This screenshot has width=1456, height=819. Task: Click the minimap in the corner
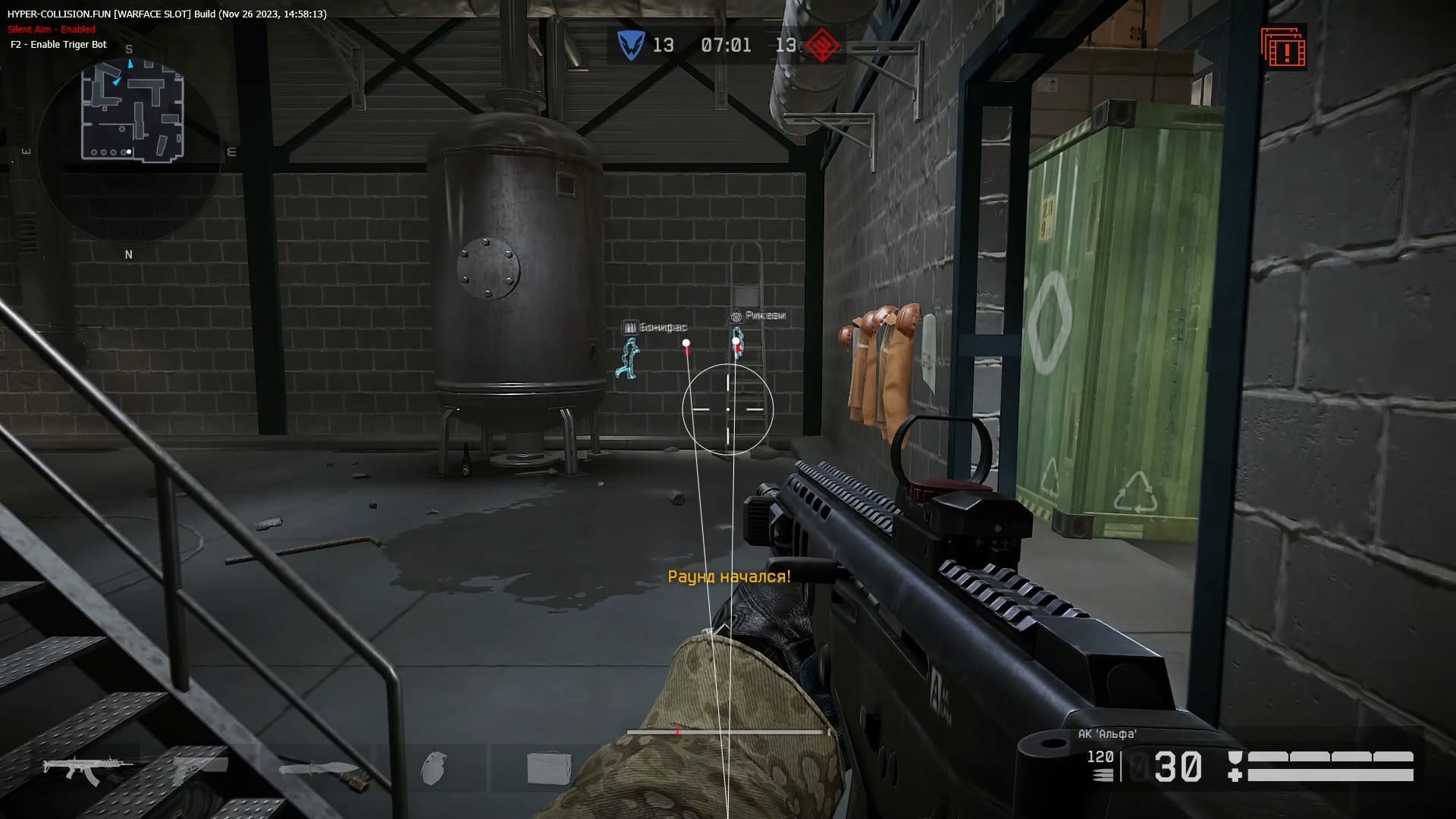click(x=132, y=112)
